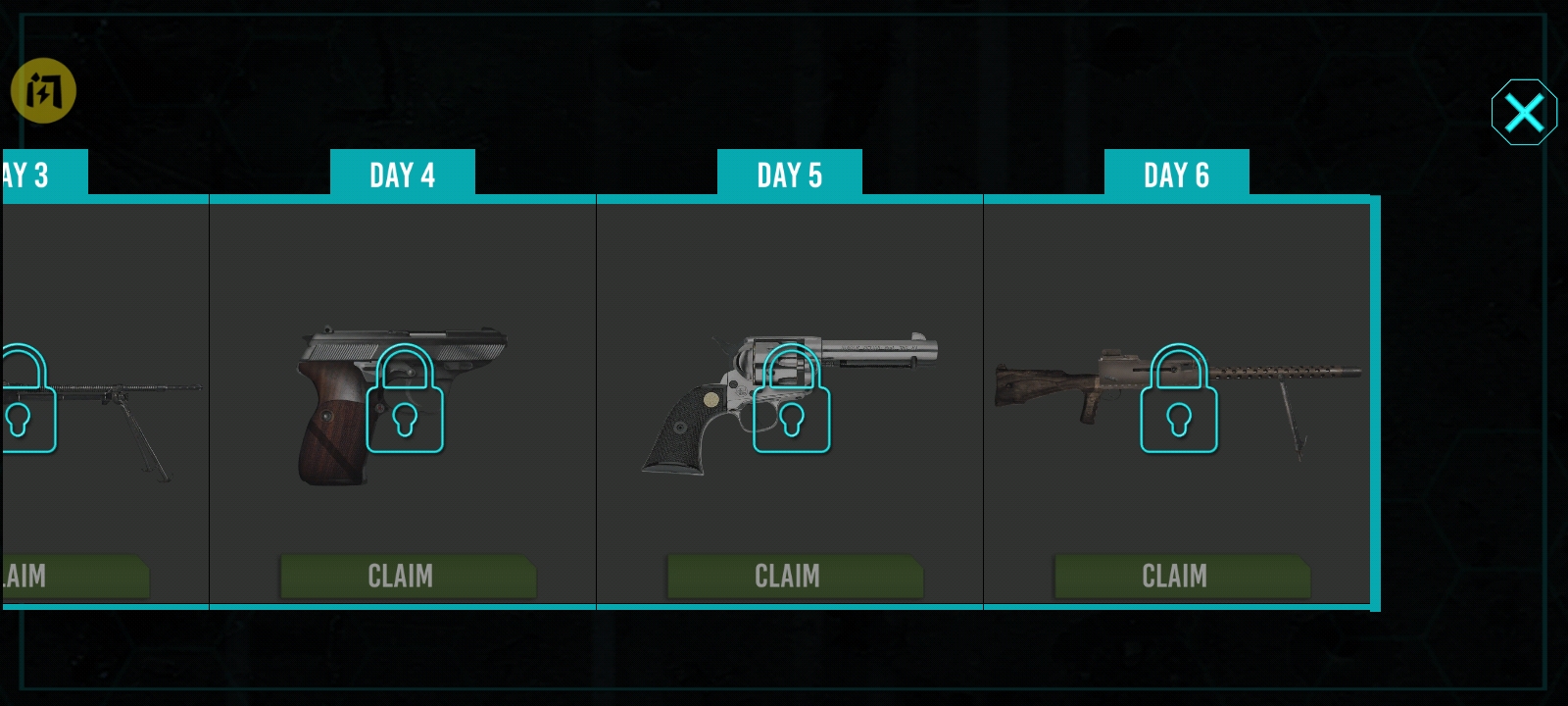Select the Day 6 header tab
1568x706 pixels.
(x=1176, y=175)
